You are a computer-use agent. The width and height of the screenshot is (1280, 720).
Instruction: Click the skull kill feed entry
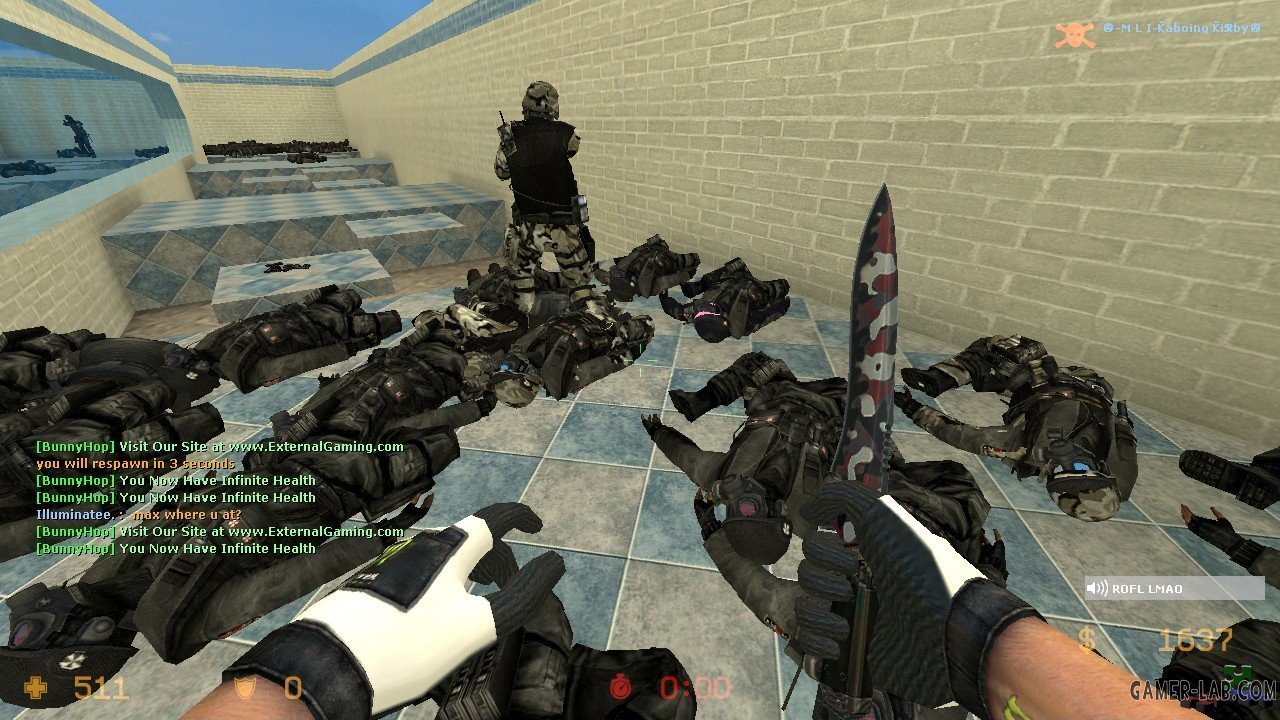pyautogui.click(x=1075, y=33)
